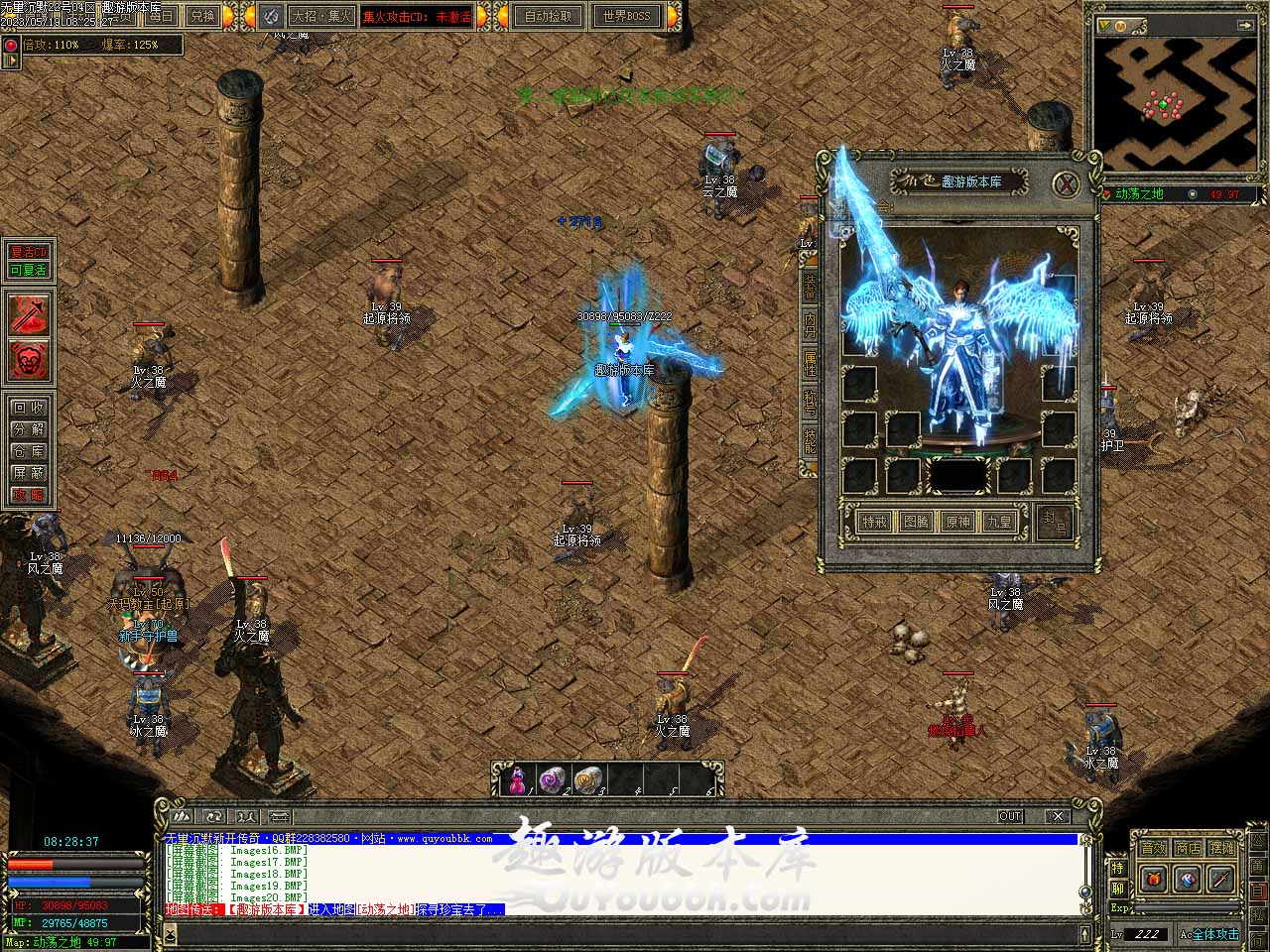Switch to the 属性 attributes tab
This screenshot has width=1270, height=952.
click(811, 363)
